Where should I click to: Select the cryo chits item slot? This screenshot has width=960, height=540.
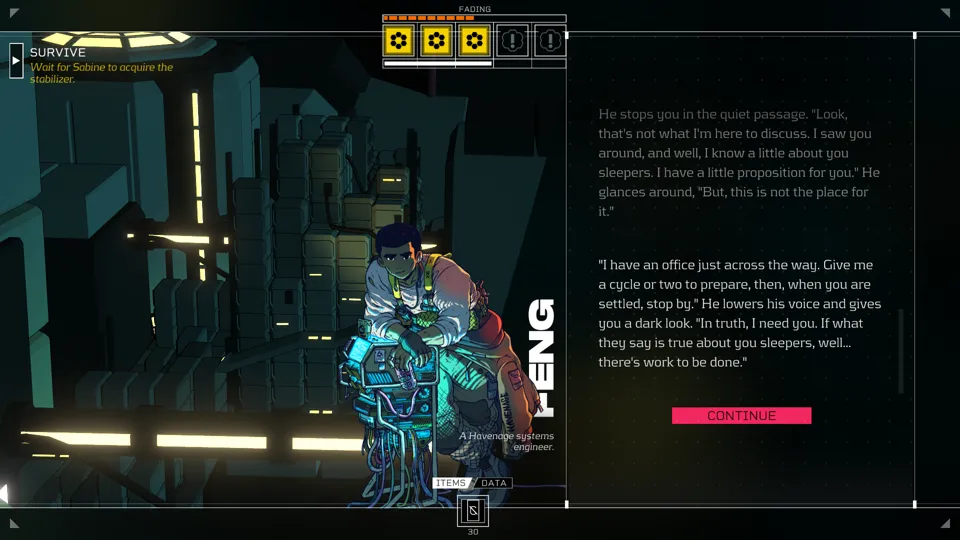coord(473,511)
